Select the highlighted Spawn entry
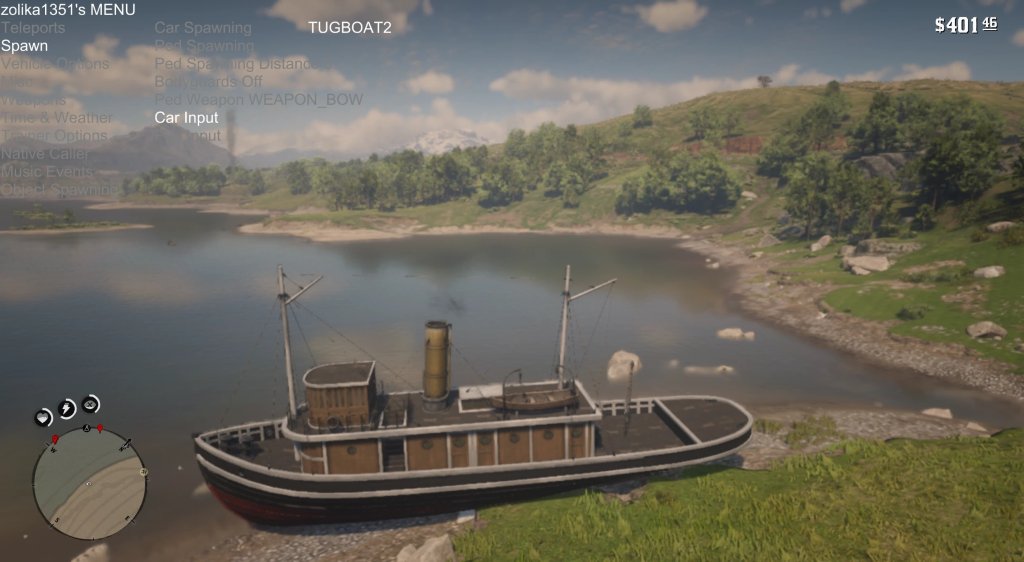 (x=24, y=46)
